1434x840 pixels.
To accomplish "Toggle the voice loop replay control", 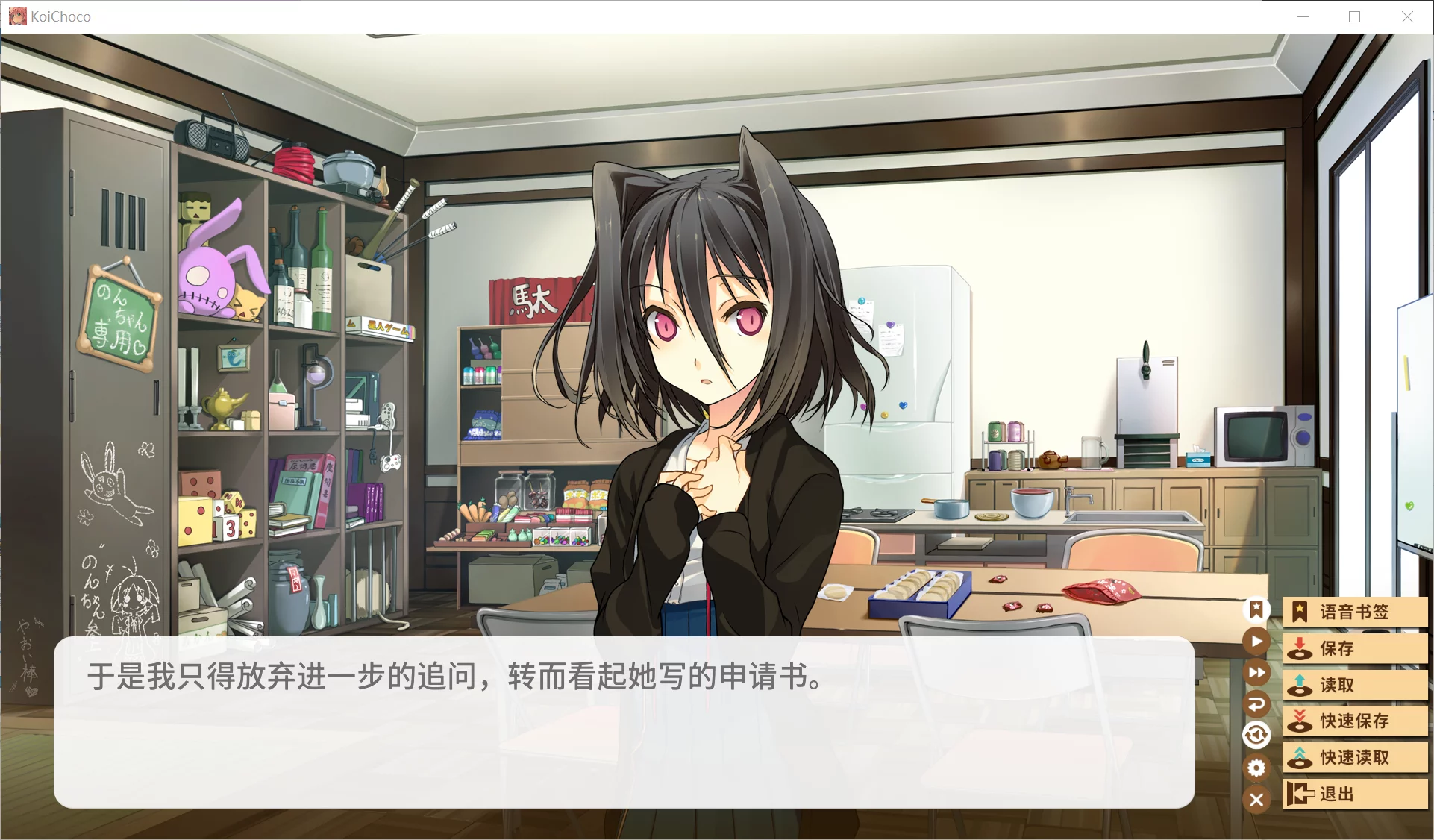I will 1256,735.
